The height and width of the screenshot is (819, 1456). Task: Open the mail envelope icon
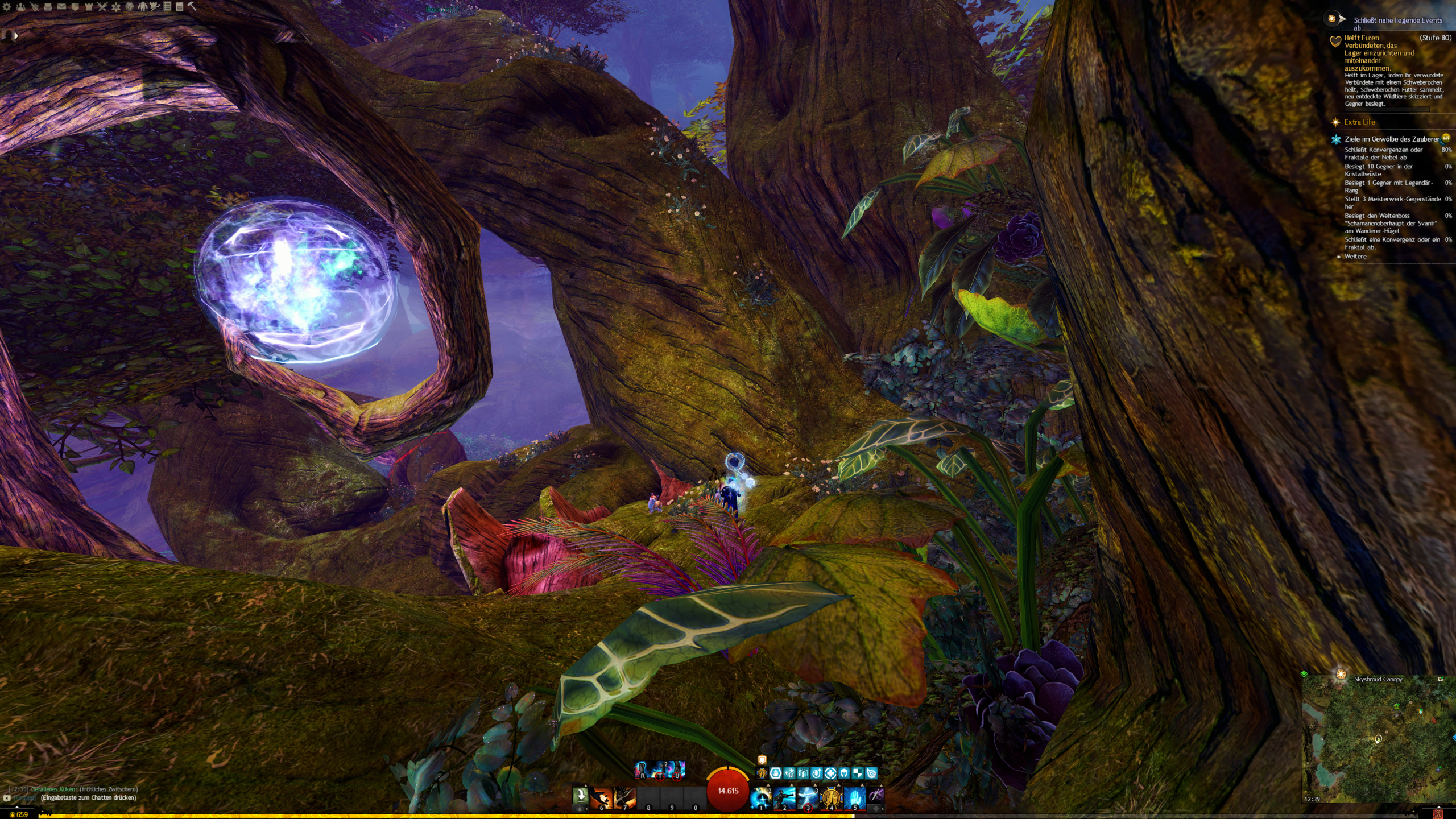(61, 7)
